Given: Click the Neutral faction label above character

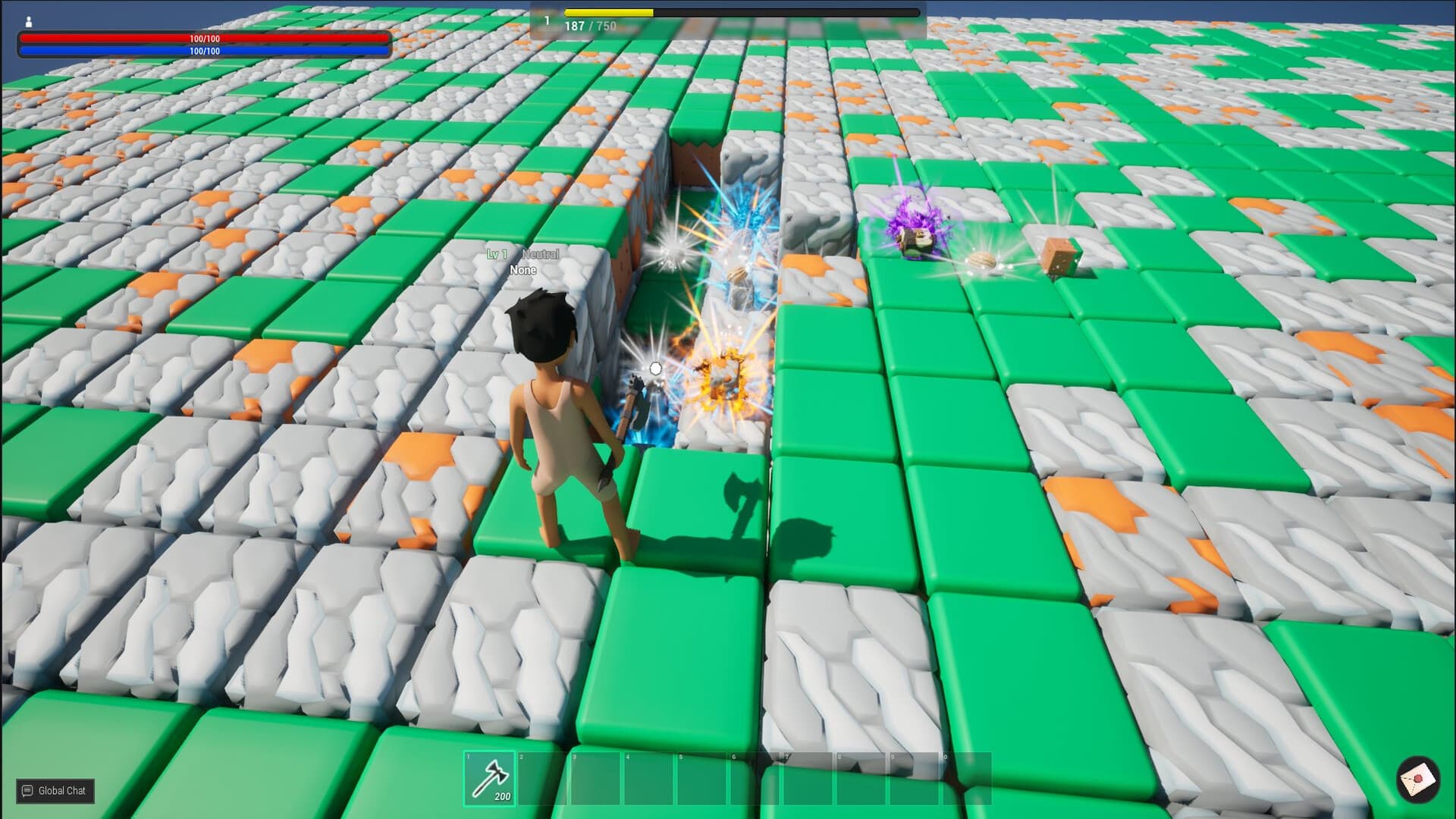Looking at the screenshot, I should click(x=540, y=255).
